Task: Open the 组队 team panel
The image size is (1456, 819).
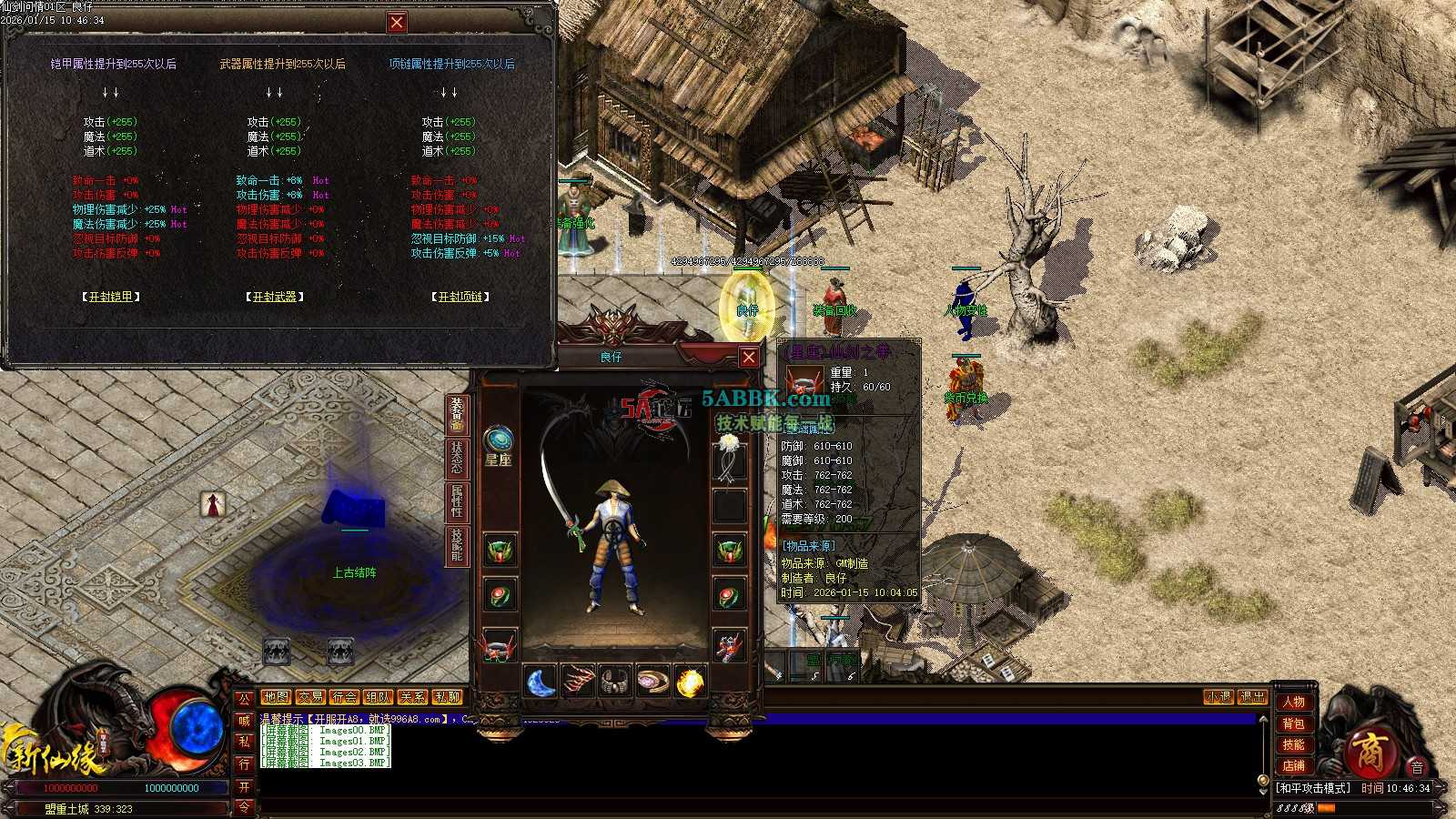Action: click(378, 697)
